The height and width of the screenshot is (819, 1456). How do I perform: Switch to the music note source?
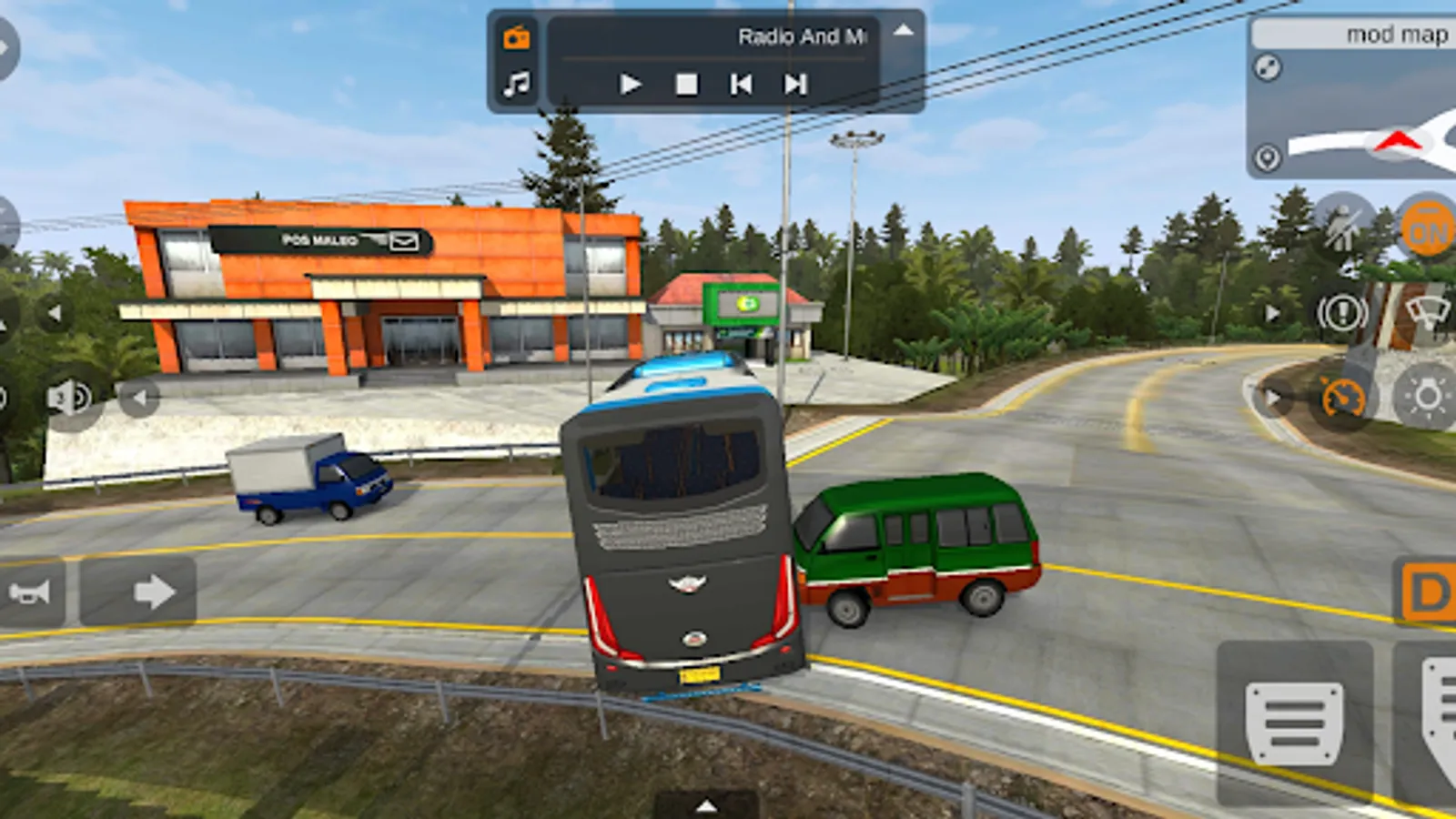point(517,85)
